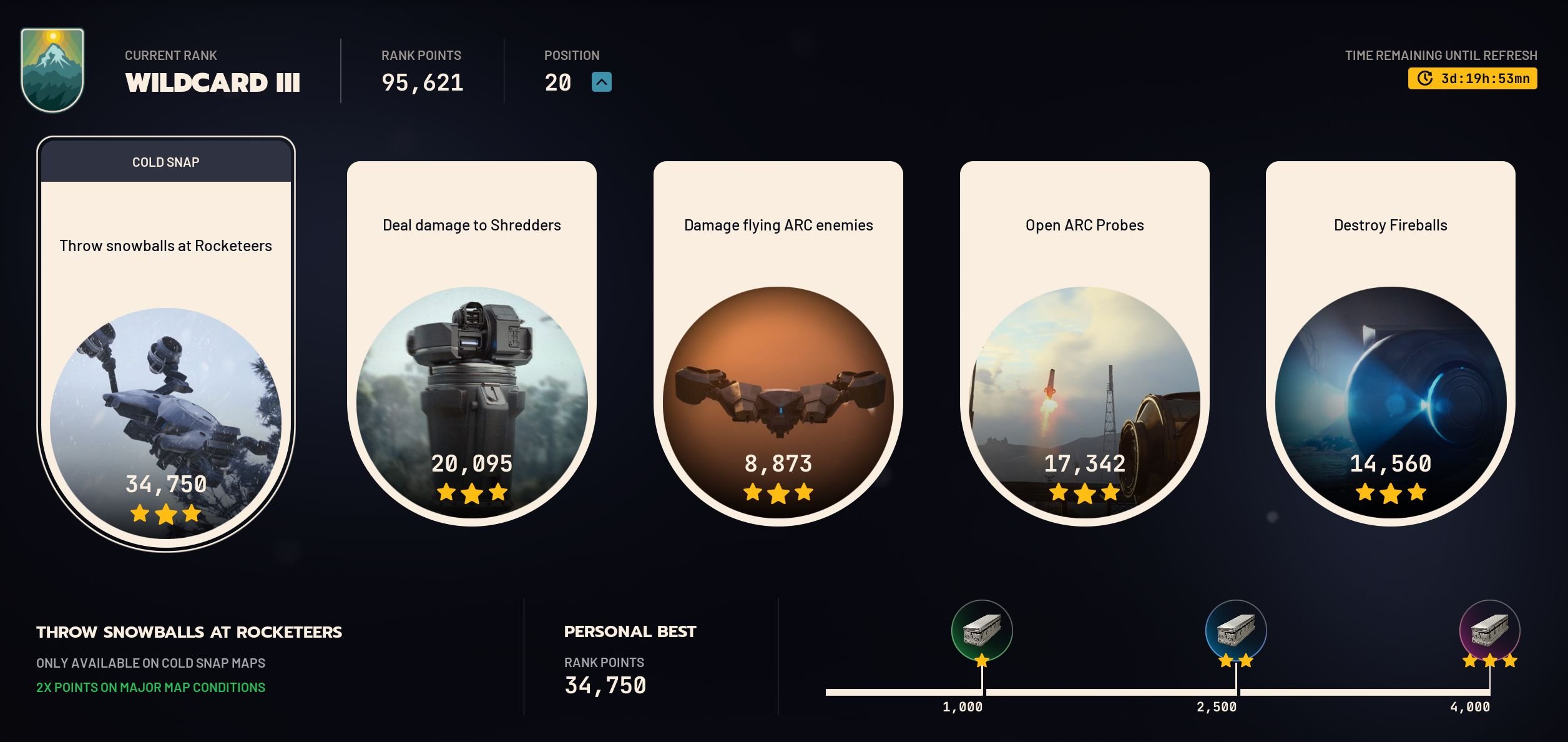
Task: Inspect the one-star green reward crate
Action: 981,630
